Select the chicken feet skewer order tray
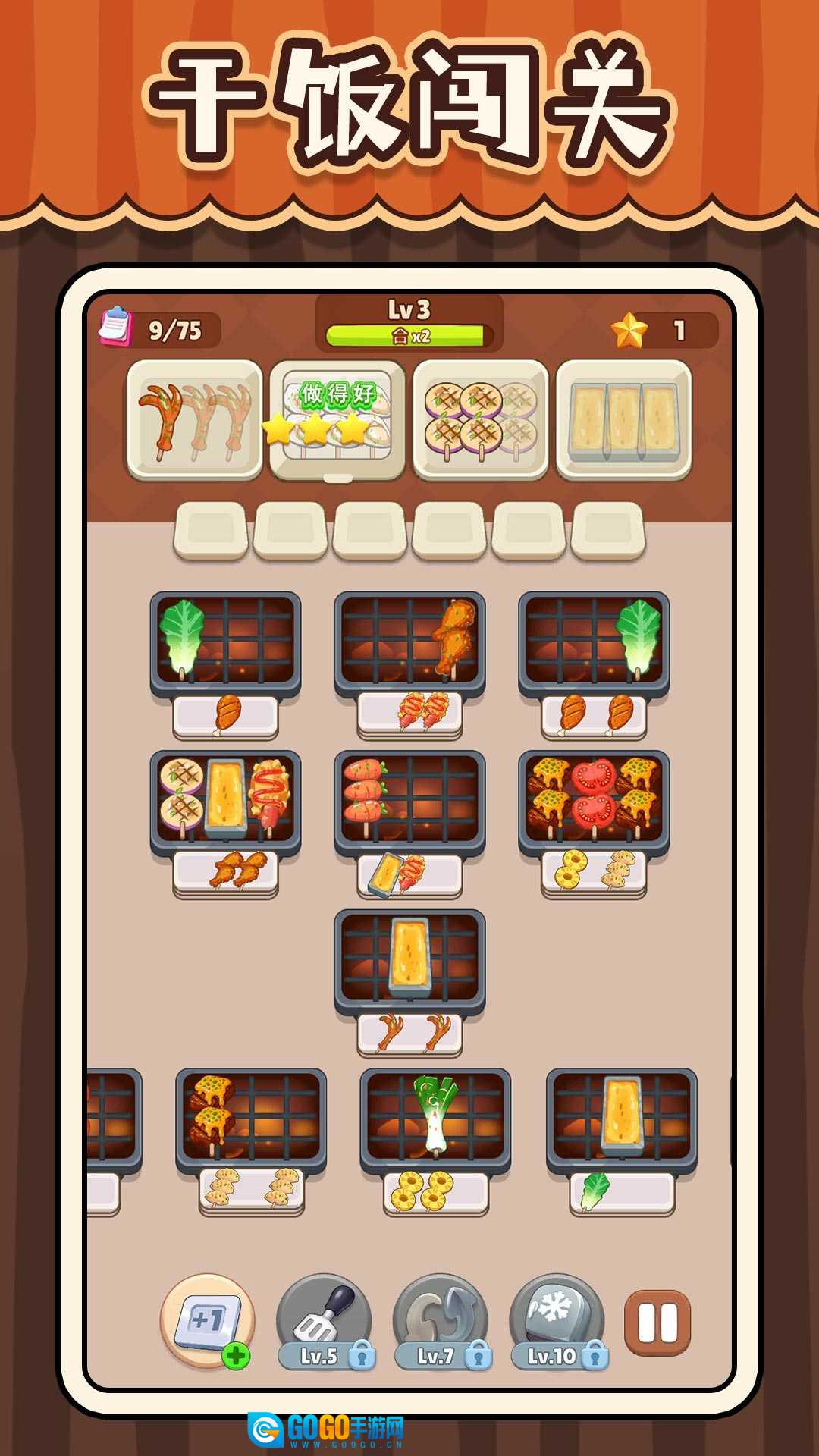This screenshot has height=1456, width=819. [x=195, y=419]
